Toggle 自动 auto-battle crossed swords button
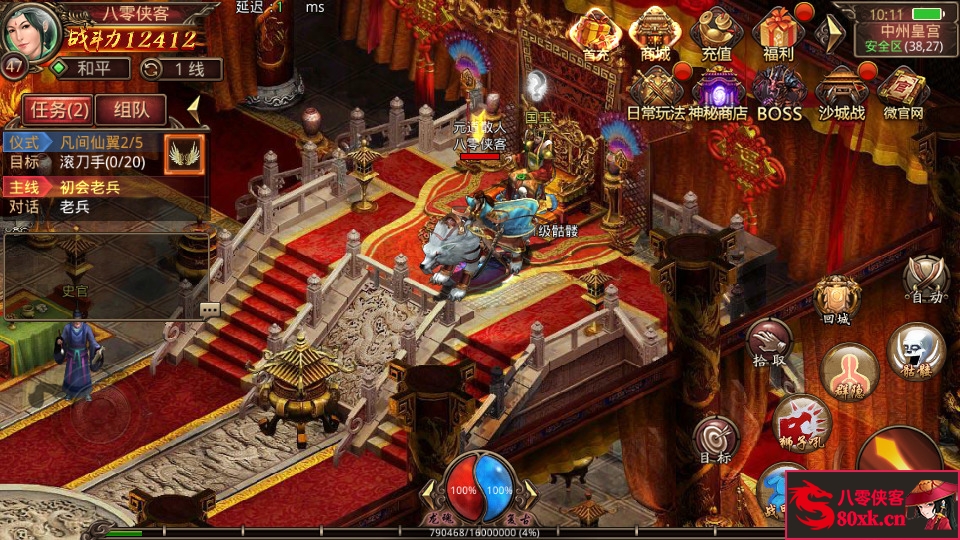 [924, 277]
